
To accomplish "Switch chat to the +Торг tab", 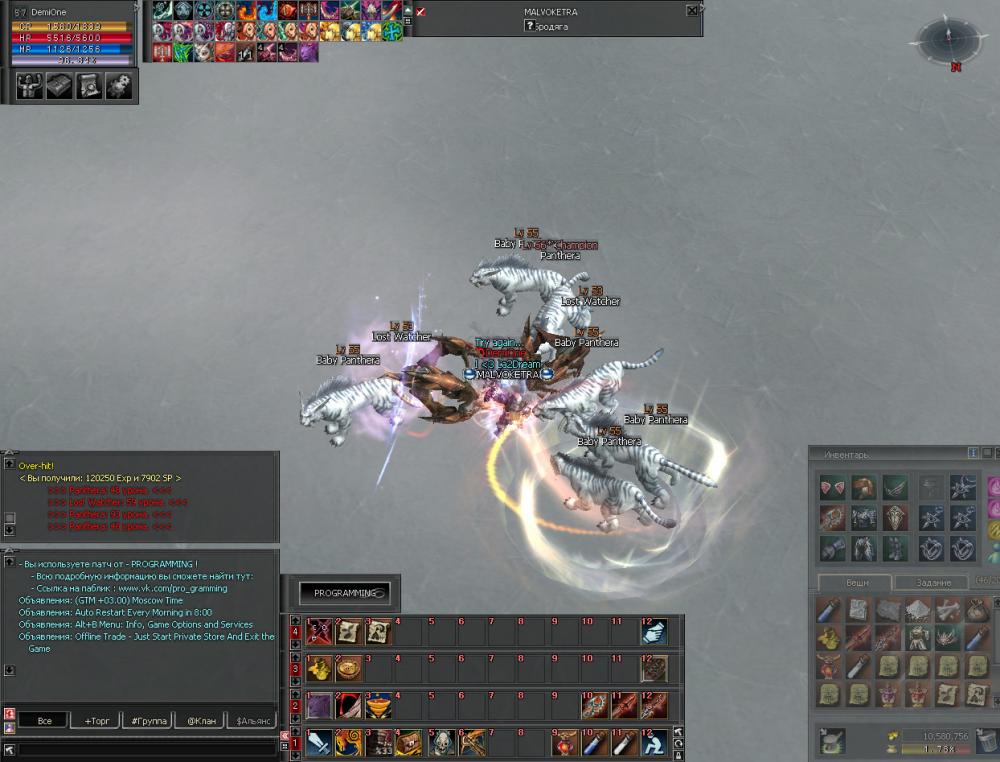I will (100, 720).
